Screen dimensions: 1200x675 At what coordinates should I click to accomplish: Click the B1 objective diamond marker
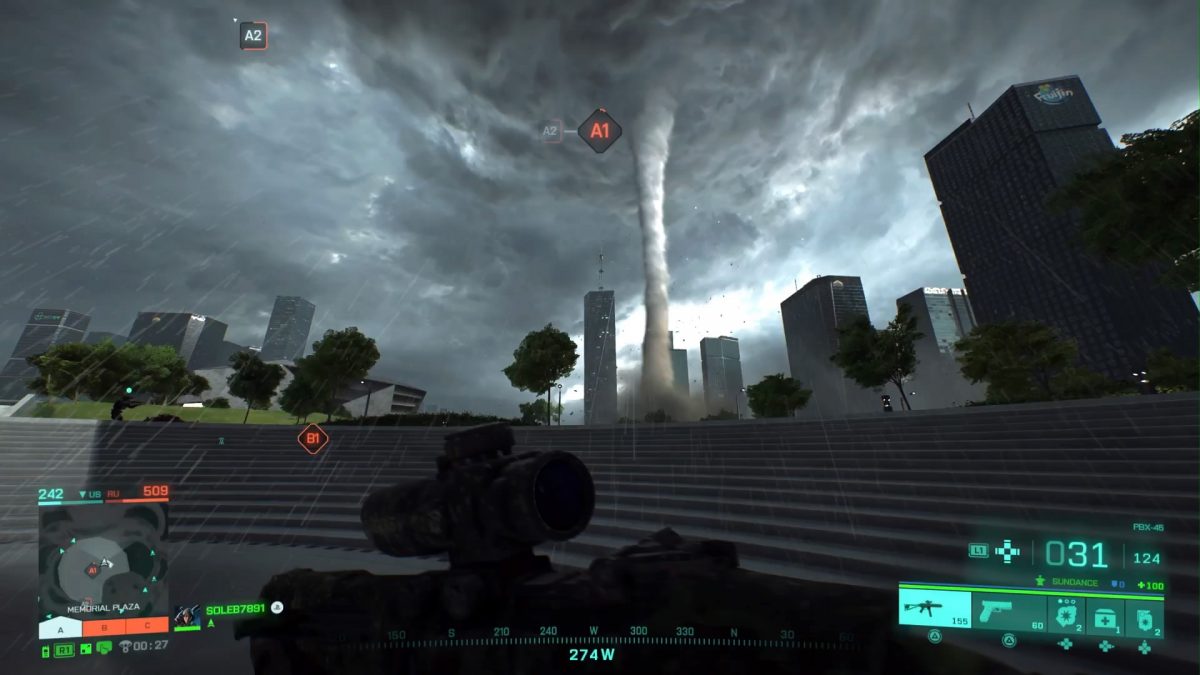pyautogui.click(x=313, y=438)
